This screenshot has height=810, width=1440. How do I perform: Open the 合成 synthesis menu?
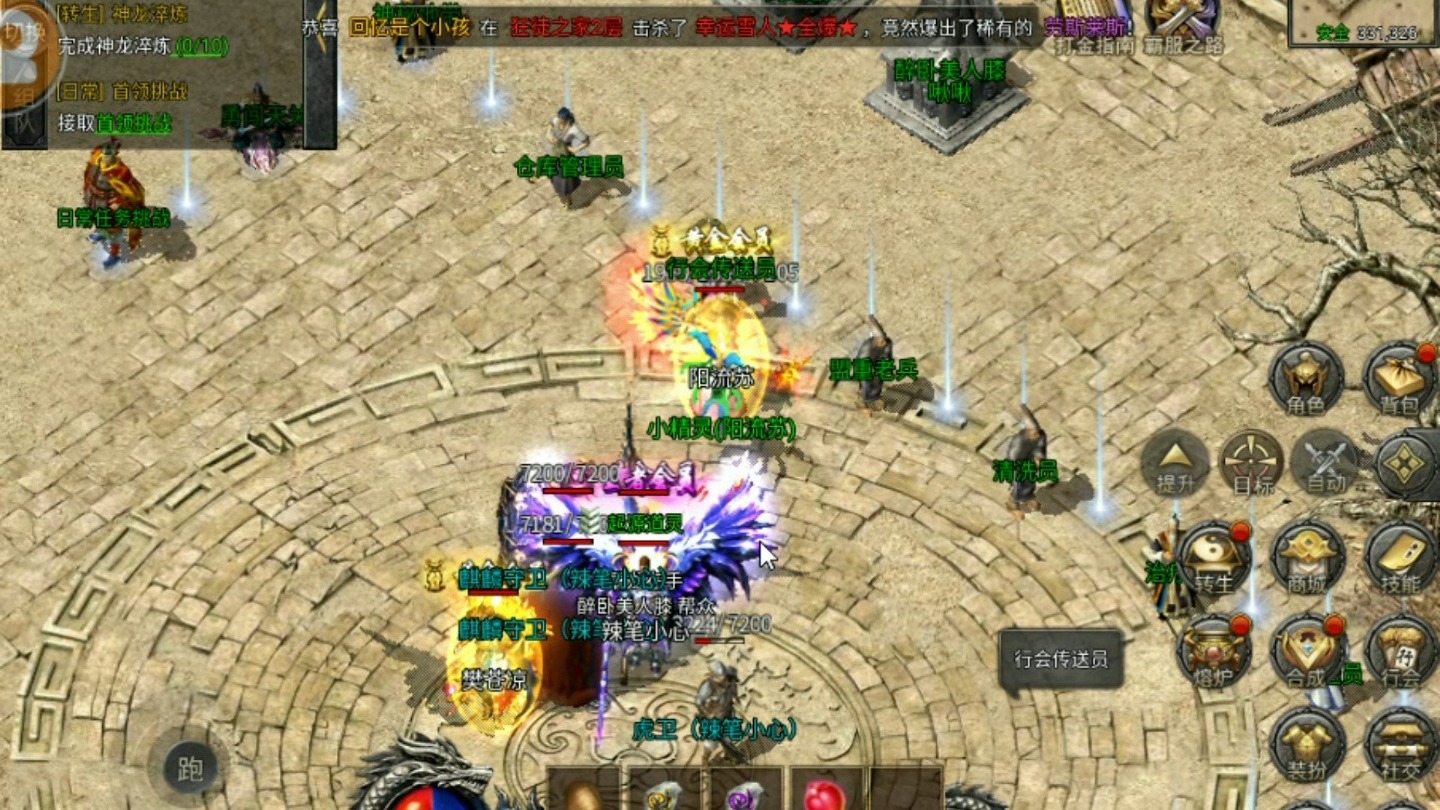(x=1308, y=650)
